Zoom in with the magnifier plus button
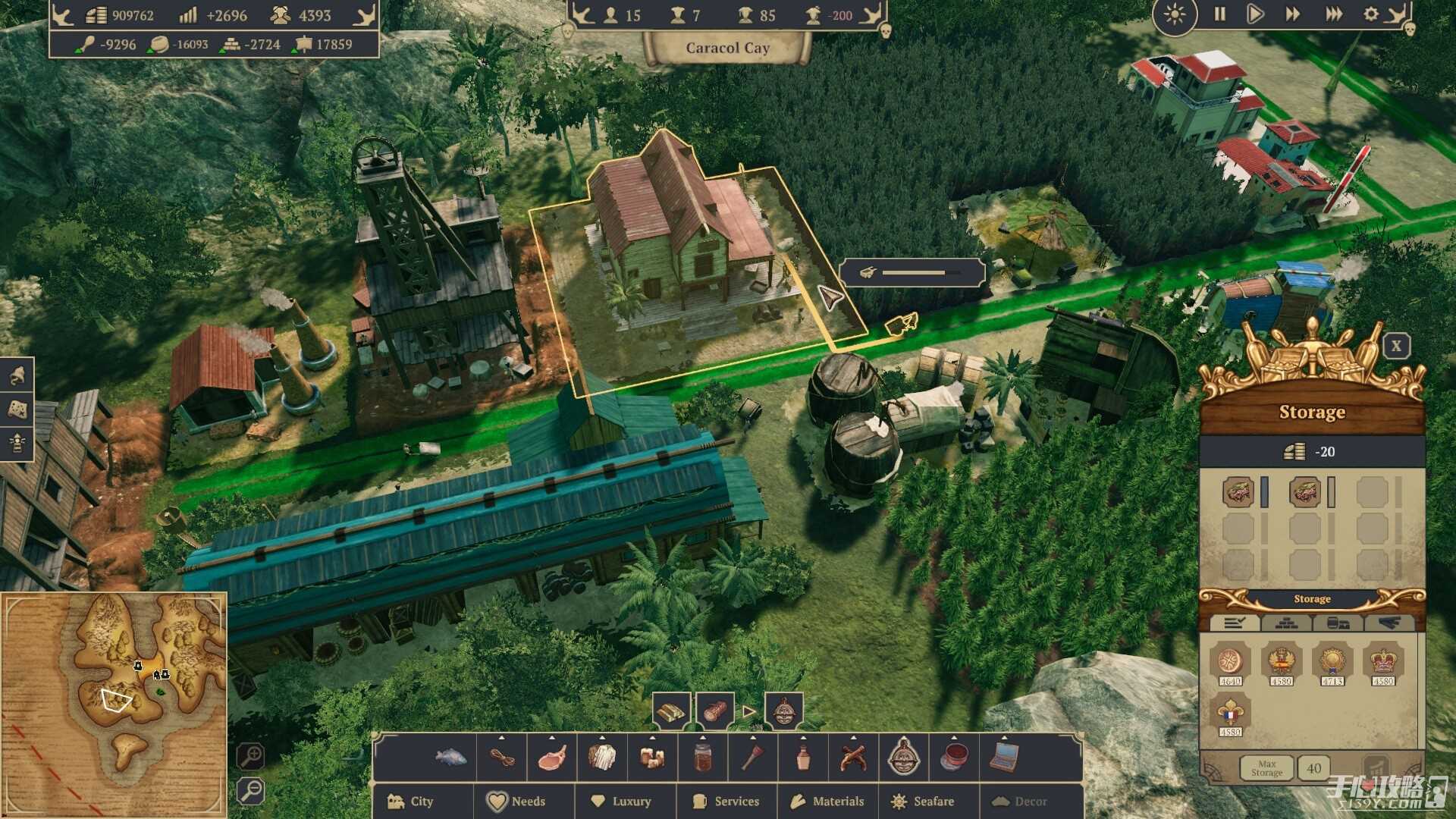The width and height of the screenshot is (1456, 819). pyautogui.click(x=250, y=756)
